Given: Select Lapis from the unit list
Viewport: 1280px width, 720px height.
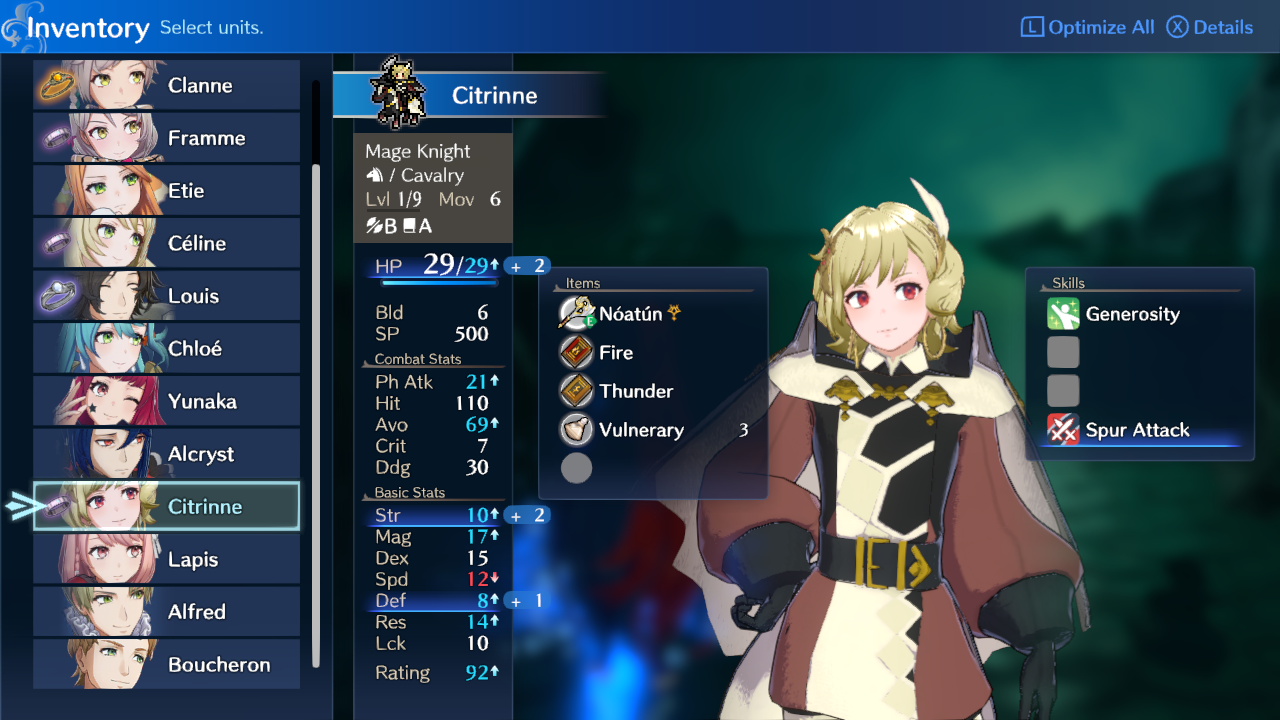Looking at the screenshot, I should tap(167, 559).
